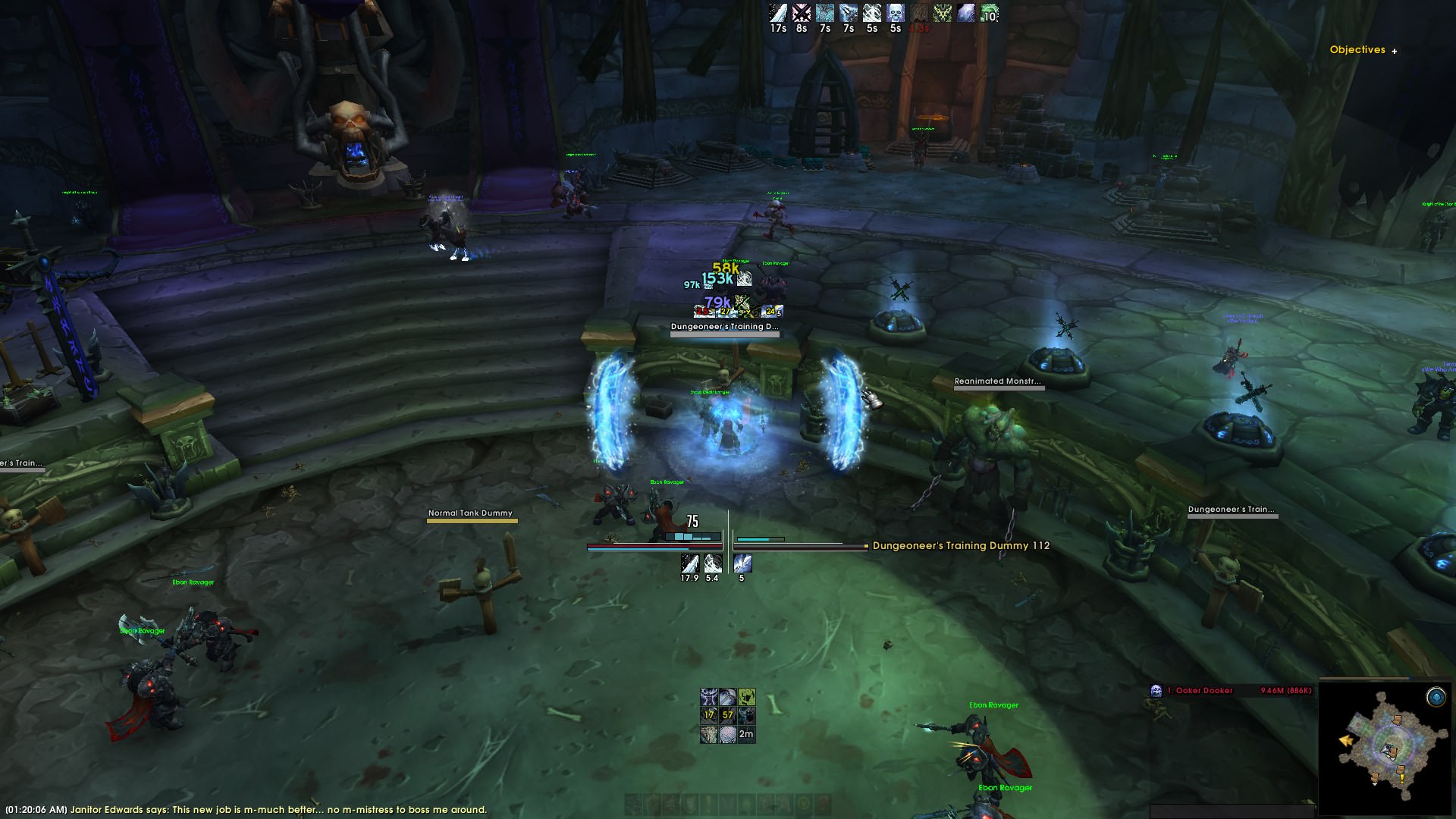This screenshot has height=819, width=1456.
Task: Select the yellow exclamation quest marker on minimap
Action: pos(1401,777)
